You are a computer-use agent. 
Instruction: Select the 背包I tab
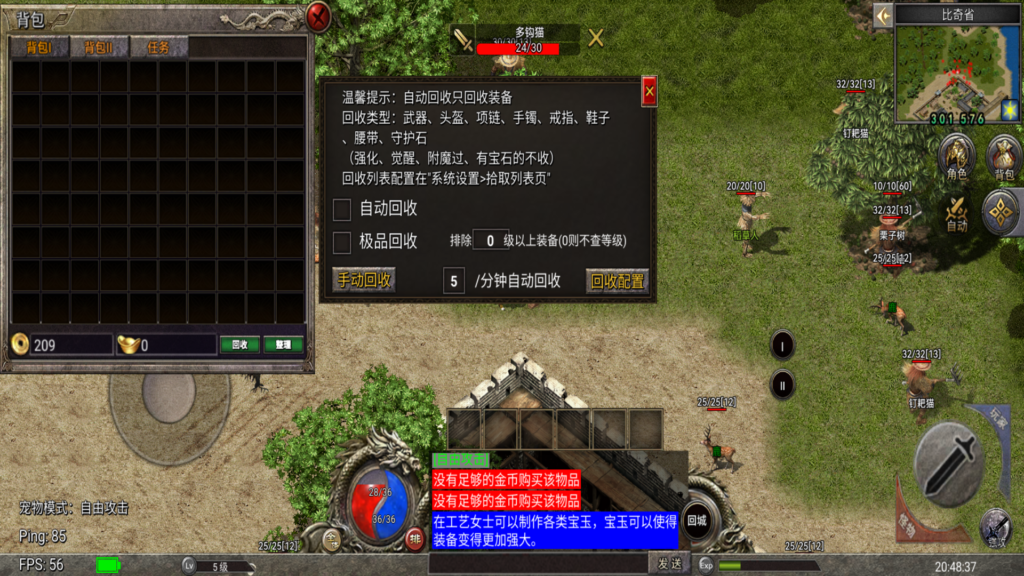point(39,47)
